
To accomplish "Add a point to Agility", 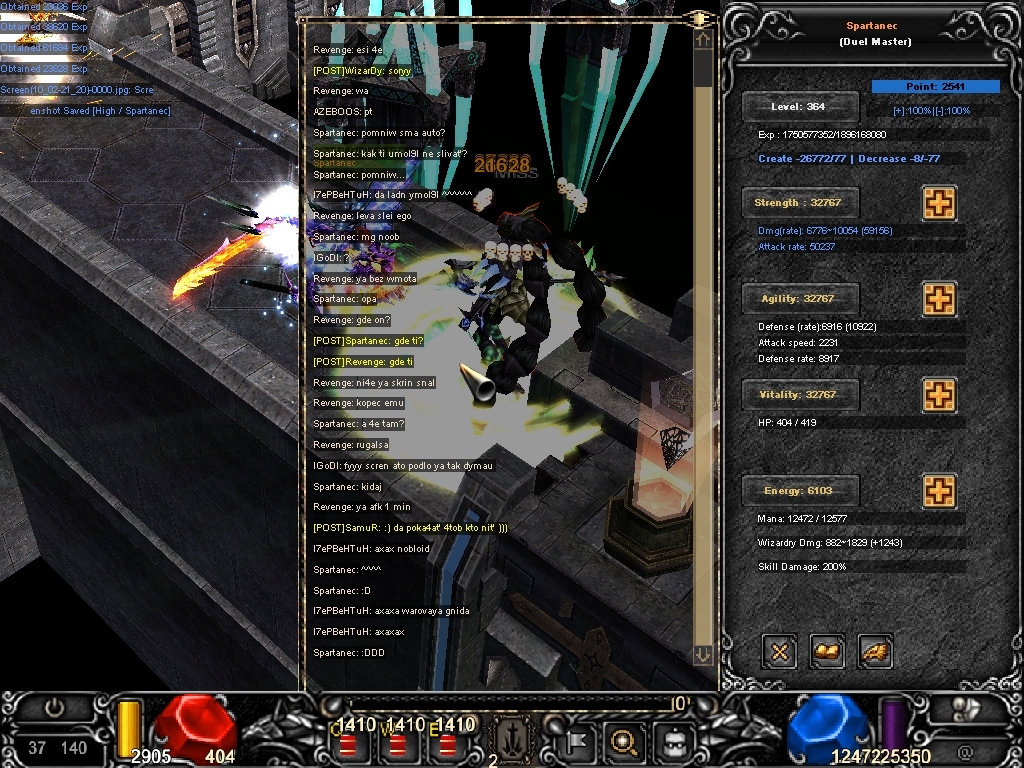I will (938, 299).
